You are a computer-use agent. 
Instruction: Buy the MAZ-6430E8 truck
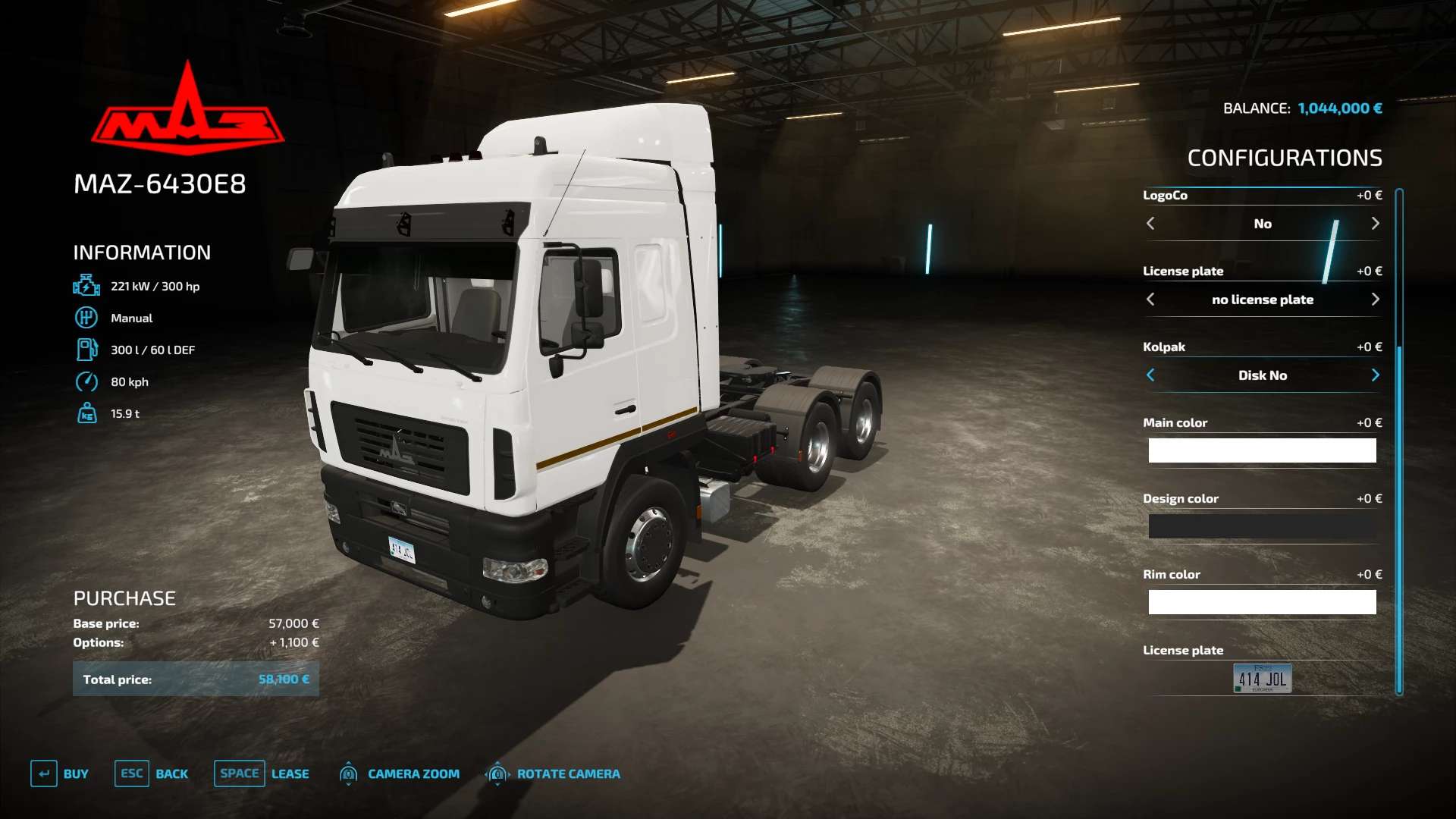pyautogui.click(x=60, y=773)
